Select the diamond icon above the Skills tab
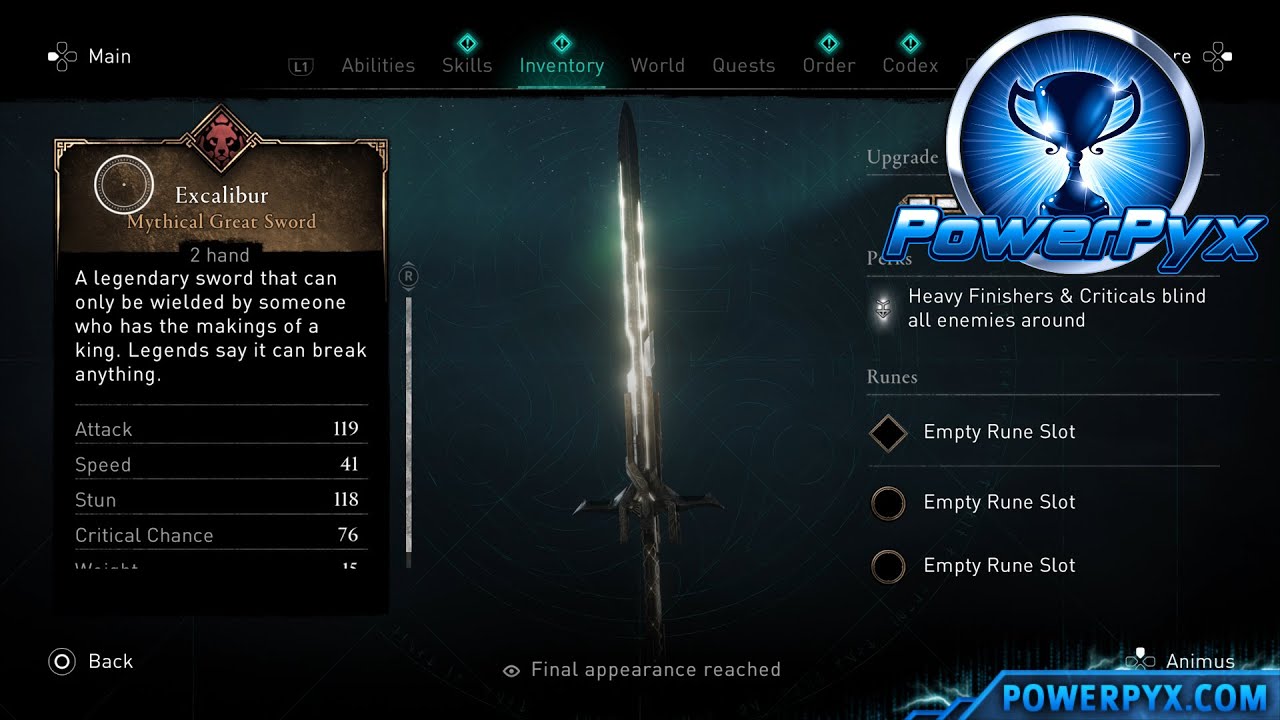The height and width of the screenshot is (720, 1280). point(467,44)
